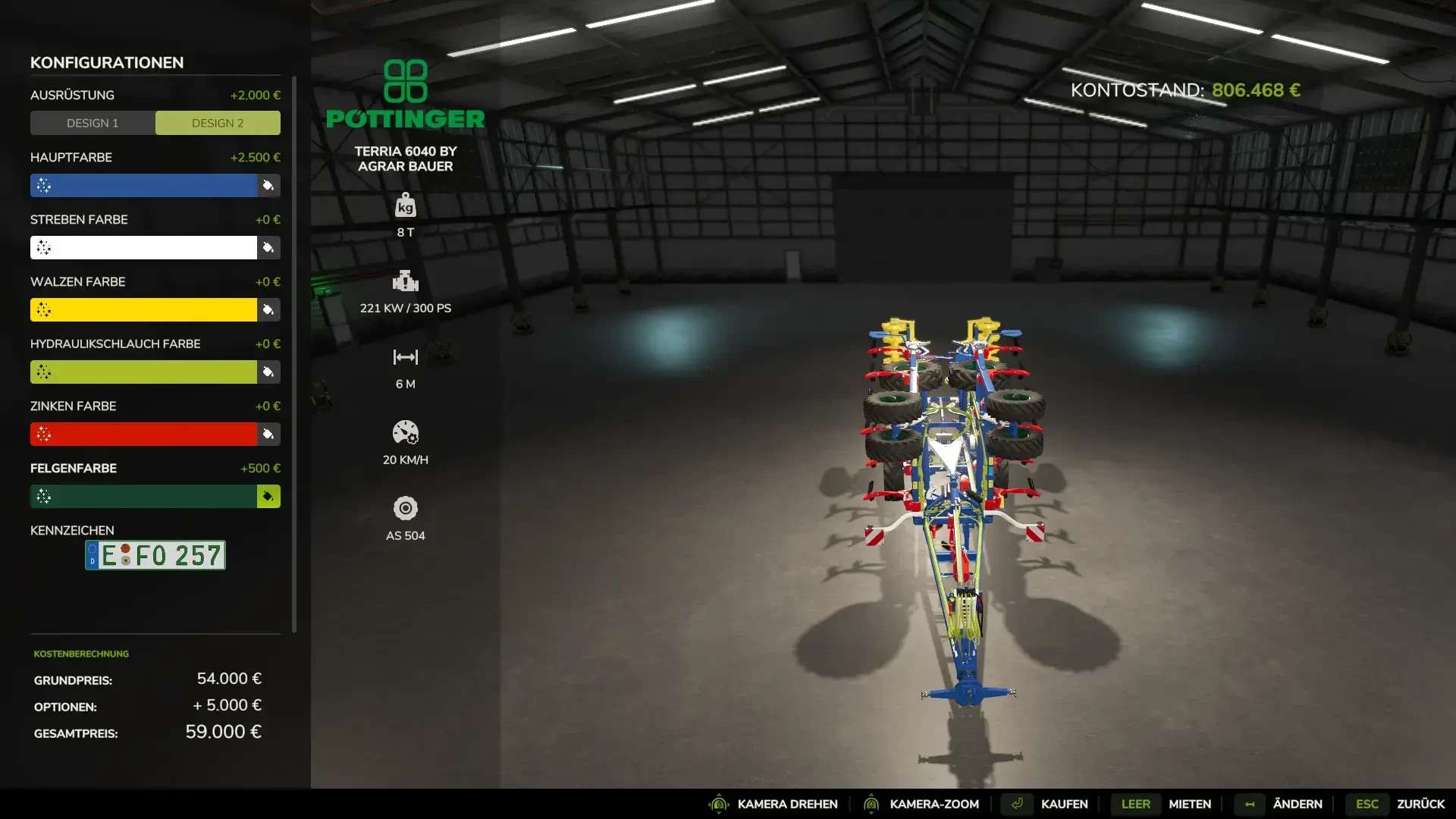Open the red Zinken Farbe color bar
Viewport: 1456px width, 819px height.
coord(143,435)
